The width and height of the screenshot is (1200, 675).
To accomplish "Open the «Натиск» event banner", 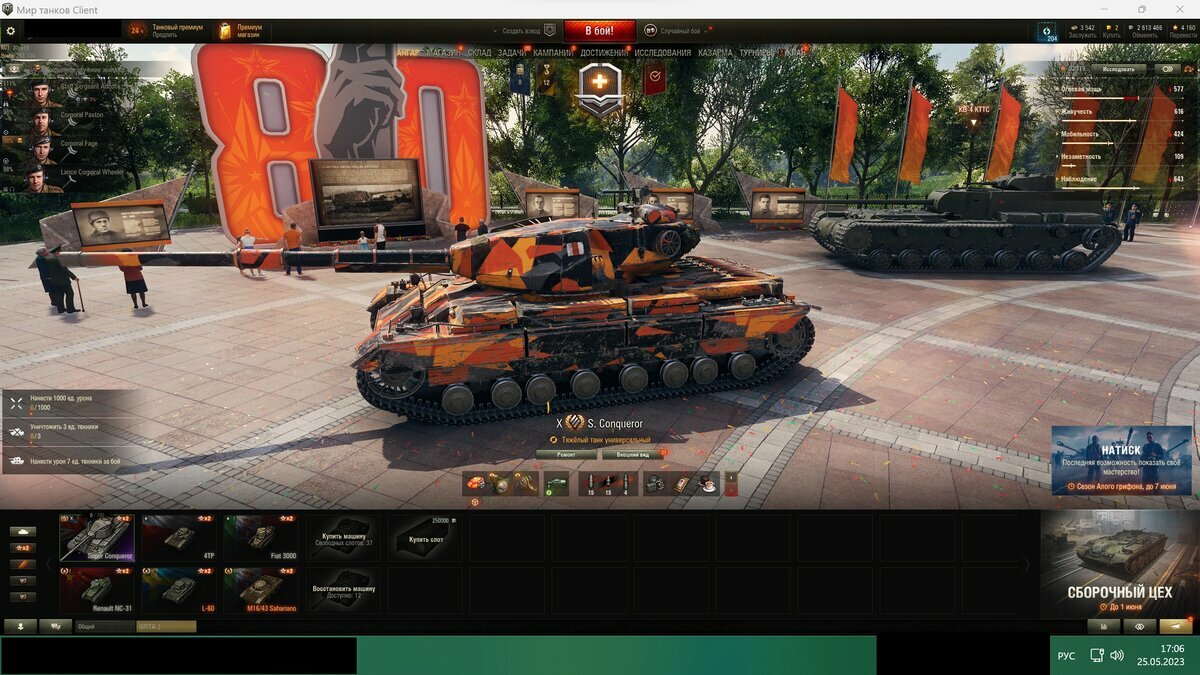I will [1121, 460].
